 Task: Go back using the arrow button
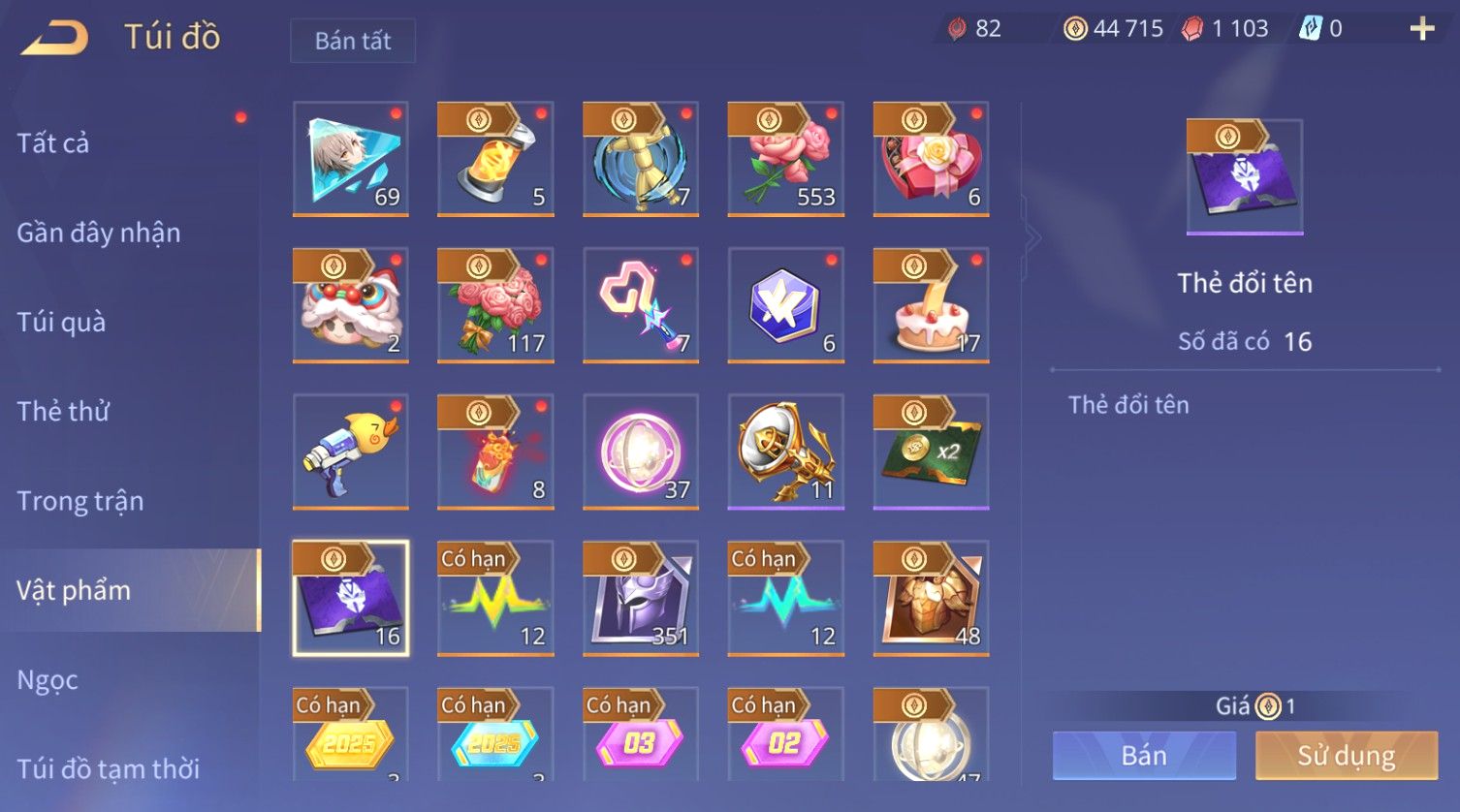tap(55, 39)
